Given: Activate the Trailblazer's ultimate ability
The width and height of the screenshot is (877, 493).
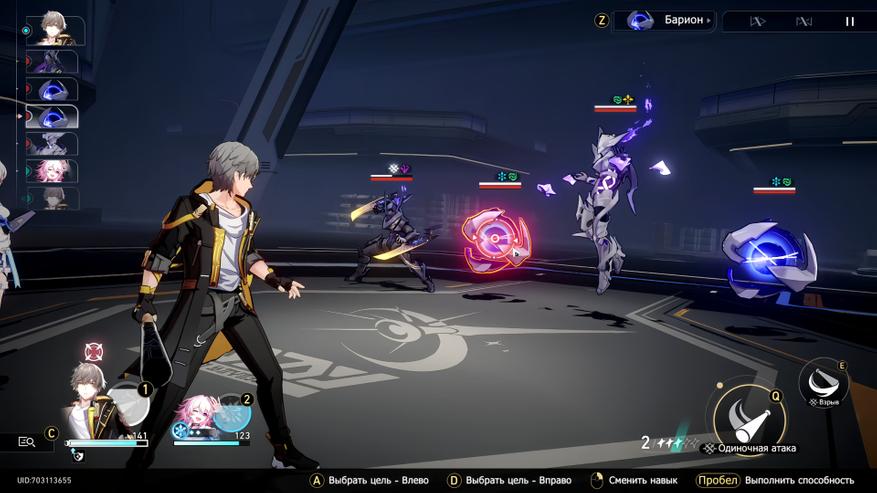Looking at the screenshot, I should pos(128,400).
